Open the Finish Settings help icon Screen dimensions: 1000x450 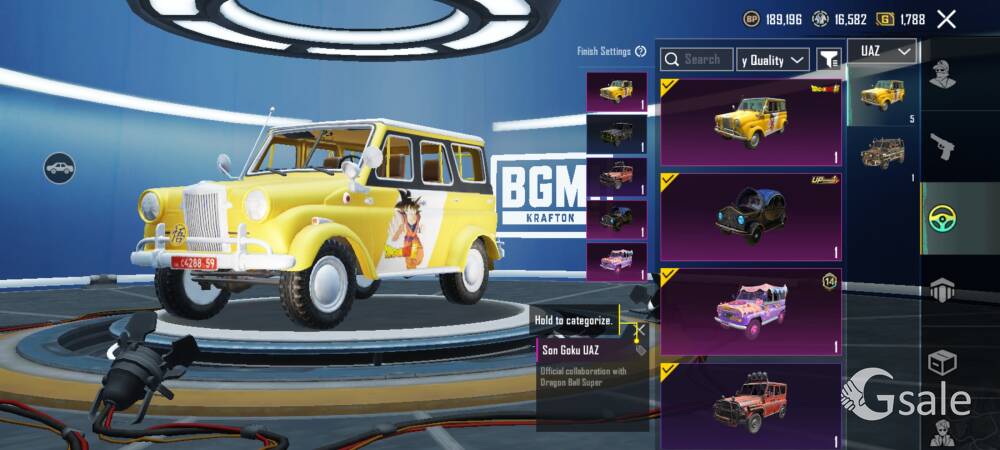click(640, 51)
